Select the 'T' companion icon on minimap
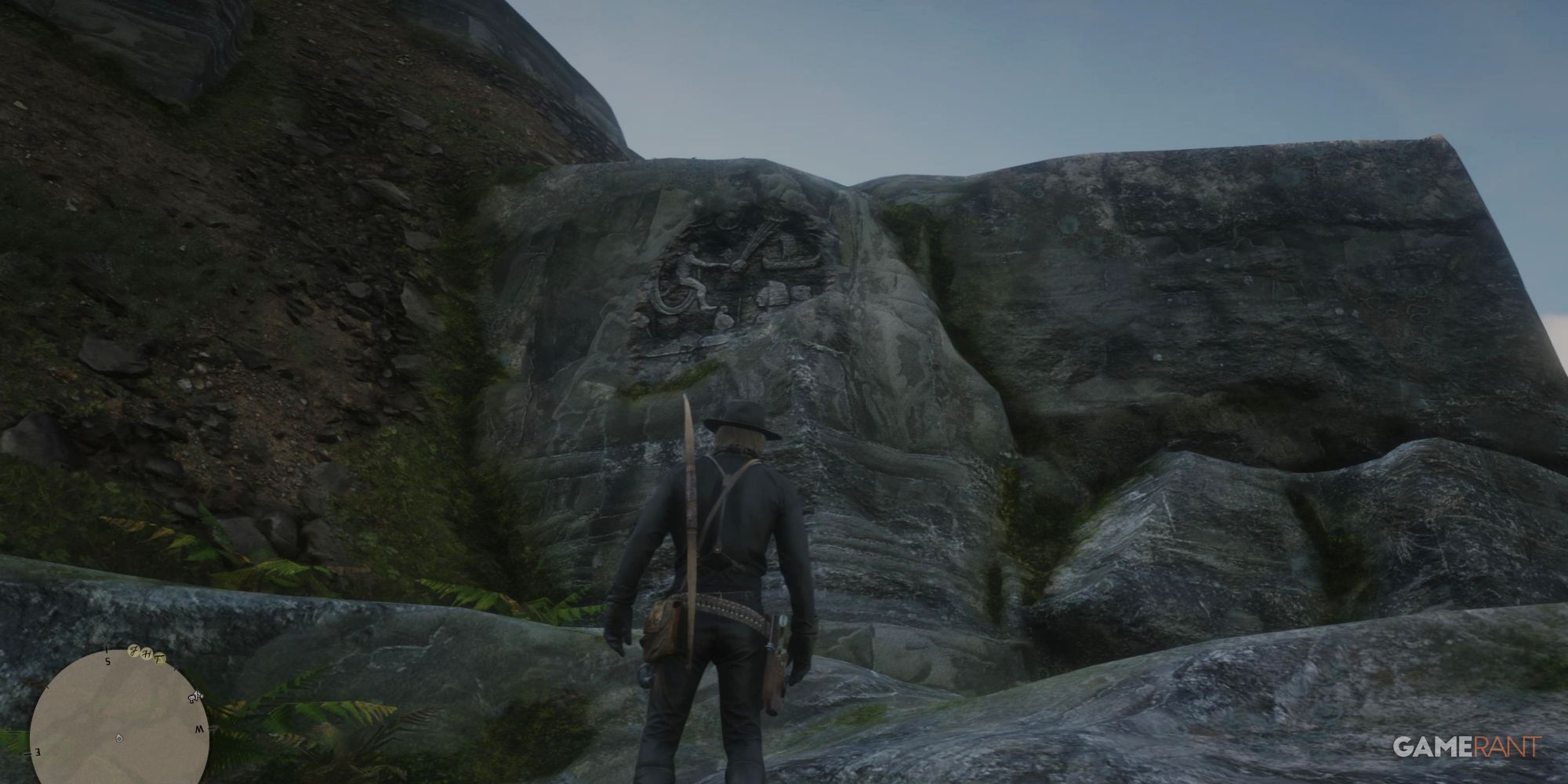Image resolution: width=1568 pixels, height=784 pixels. point(160,659)
